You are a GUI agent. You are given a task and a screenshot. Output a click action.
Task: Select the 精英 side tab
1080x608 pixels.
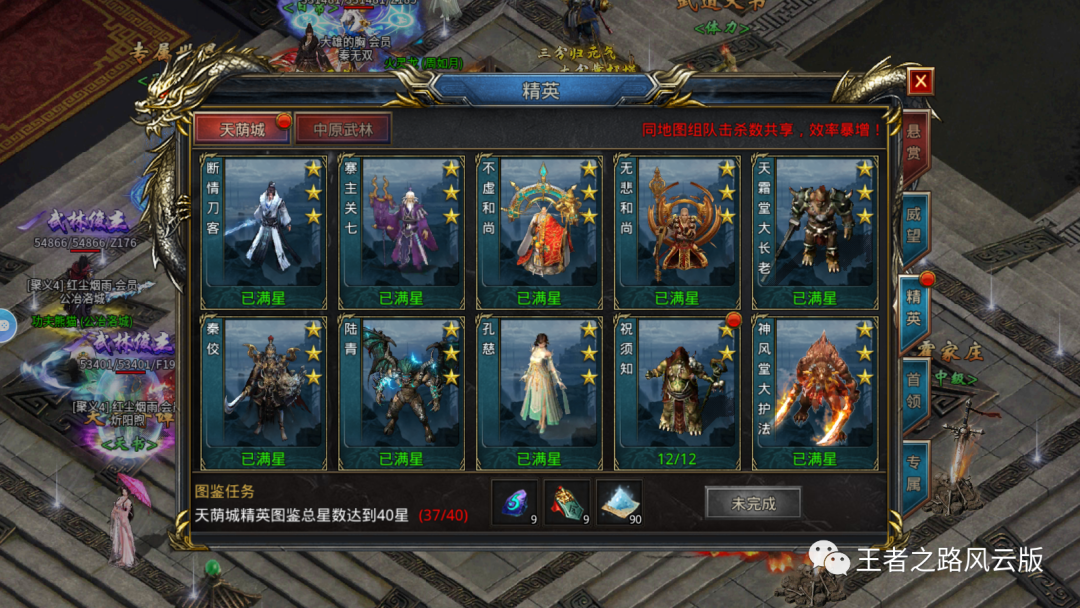pos(913,308)
